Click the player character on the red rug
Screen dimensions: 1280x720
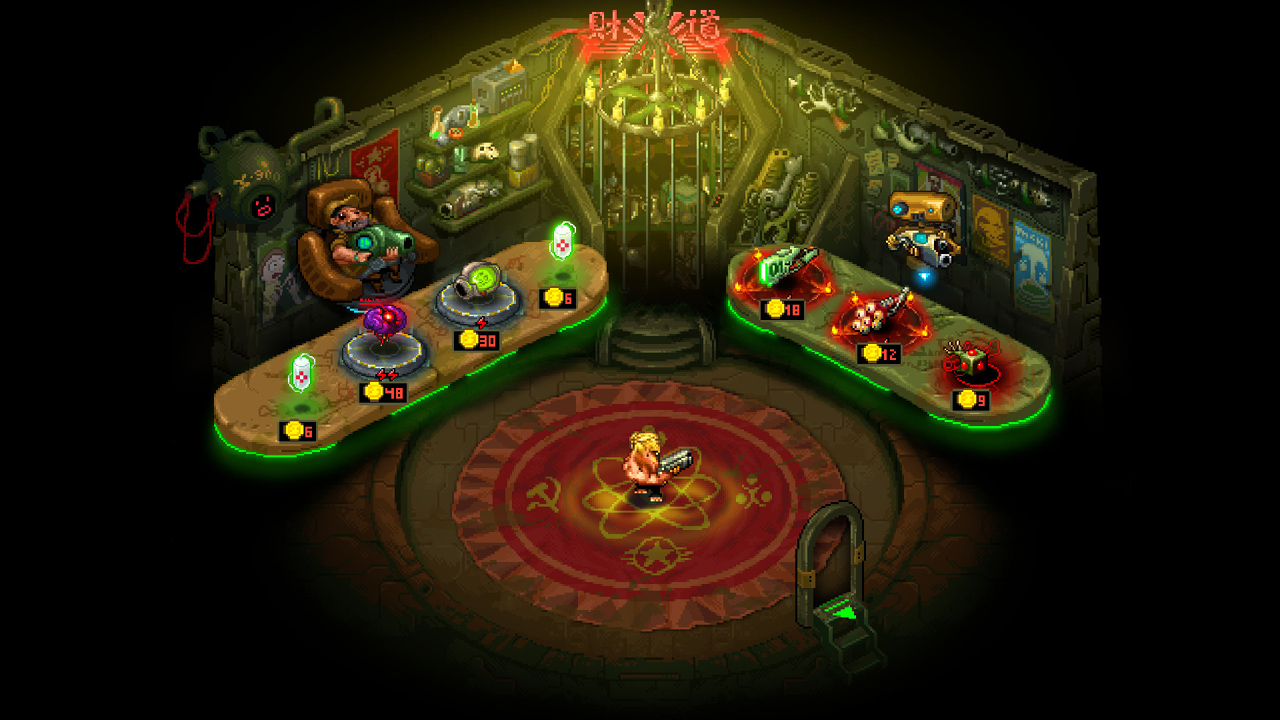[650, 465]
